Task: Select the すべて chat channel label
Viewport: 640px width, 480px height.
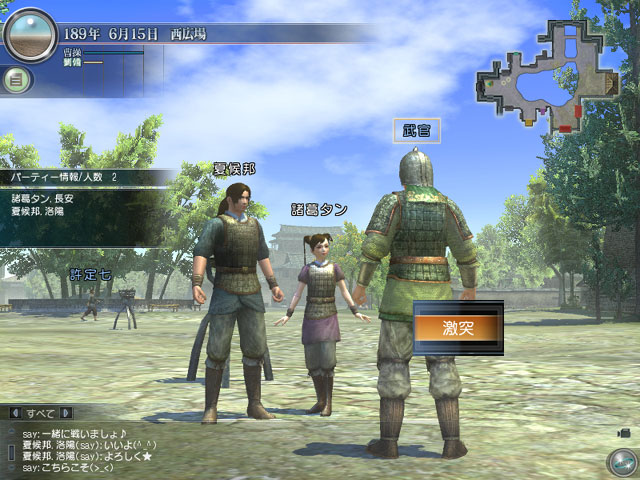Action: (x=41, y=413)
